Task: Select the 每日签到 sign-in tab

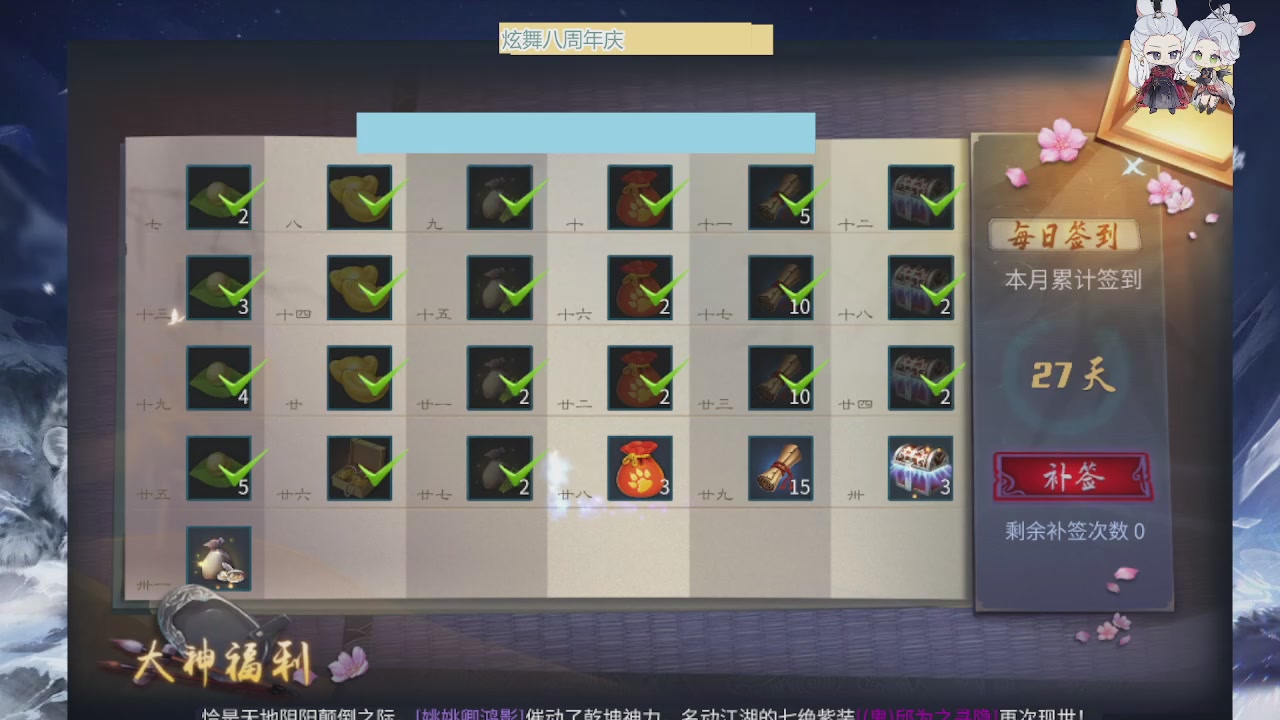Action: [x=1064, y=235]
